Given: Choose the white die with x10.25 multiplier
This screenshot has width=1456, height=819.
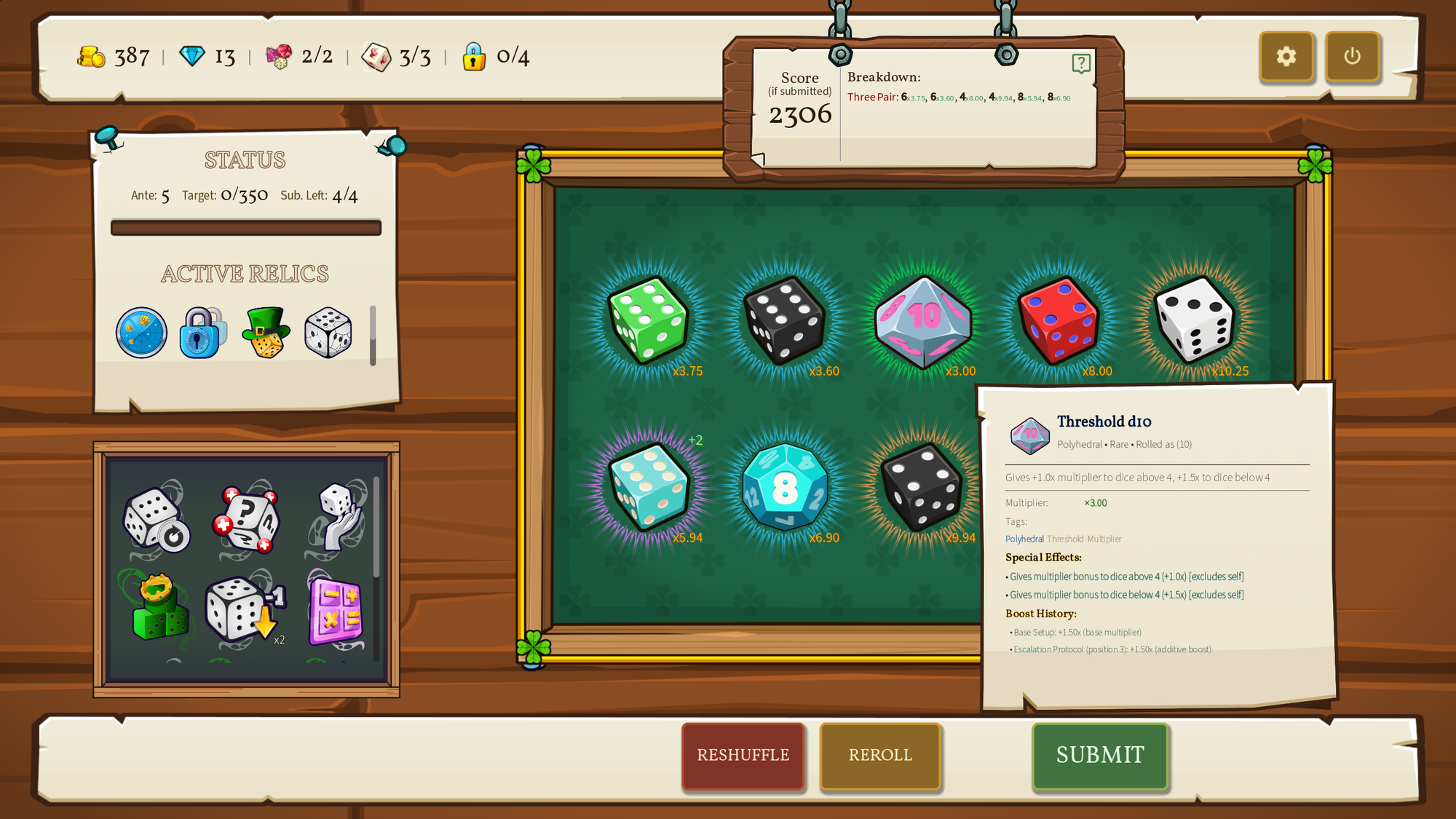Looking at the screenshot, I should (x=1195, y=320).
